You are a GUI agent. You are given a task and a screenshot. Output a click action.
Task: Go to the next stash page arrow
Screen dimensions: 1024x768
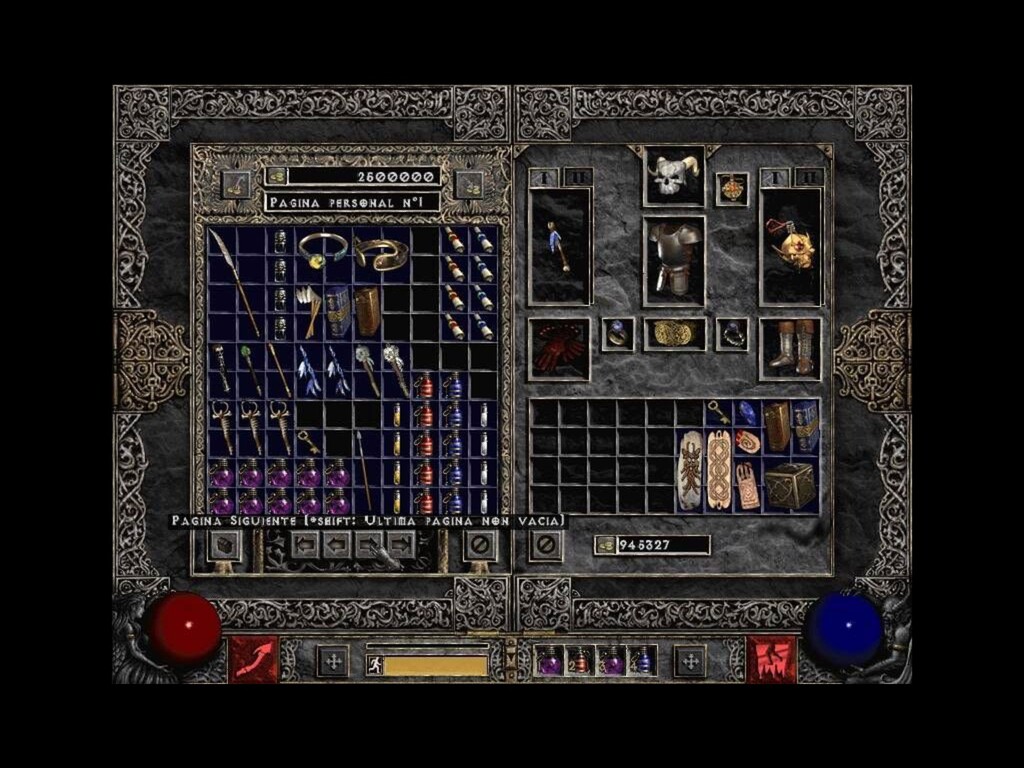coord(369,544)
